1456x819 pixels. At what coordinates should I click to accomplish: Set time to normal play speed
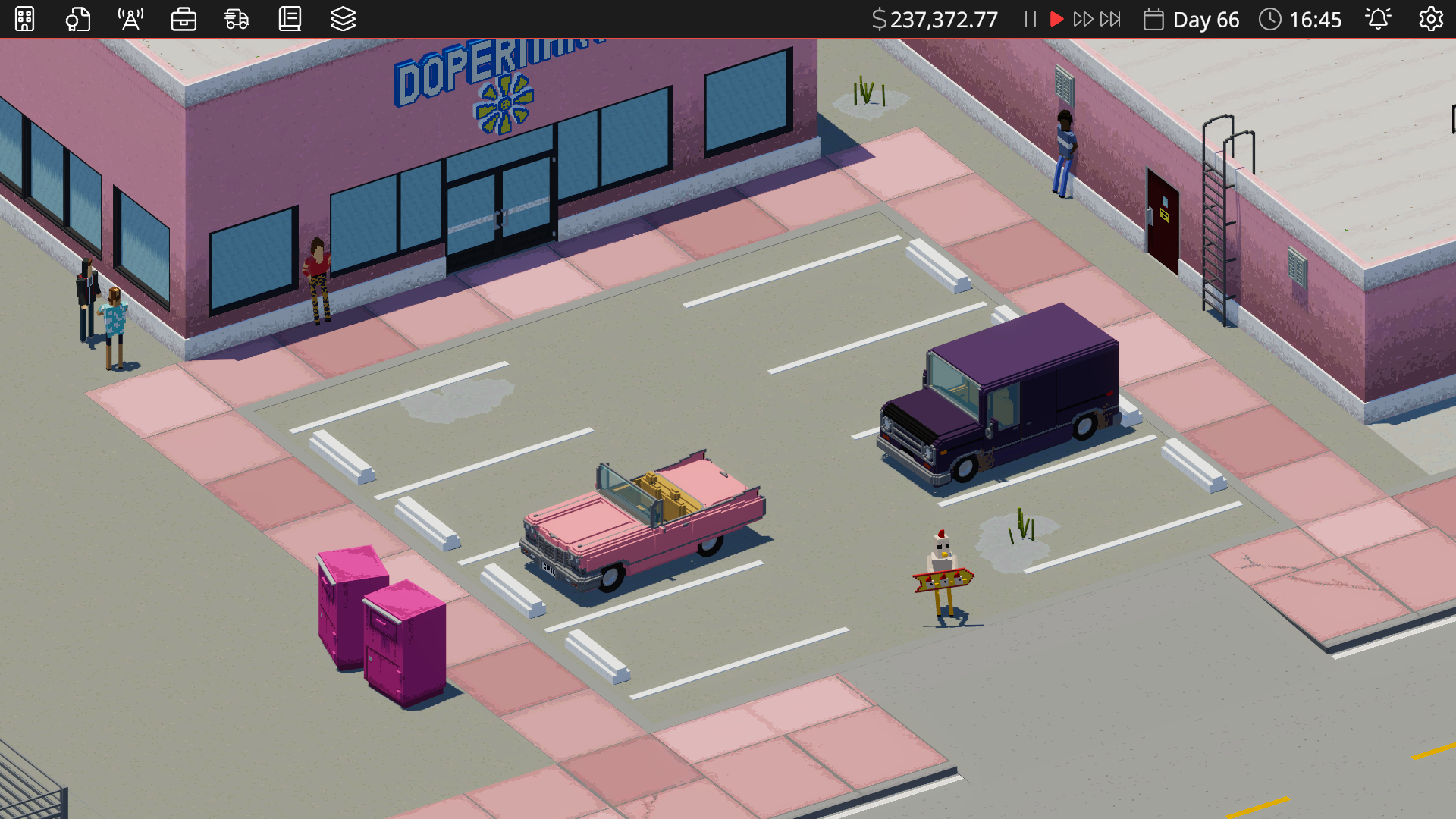click(1056, 19)
